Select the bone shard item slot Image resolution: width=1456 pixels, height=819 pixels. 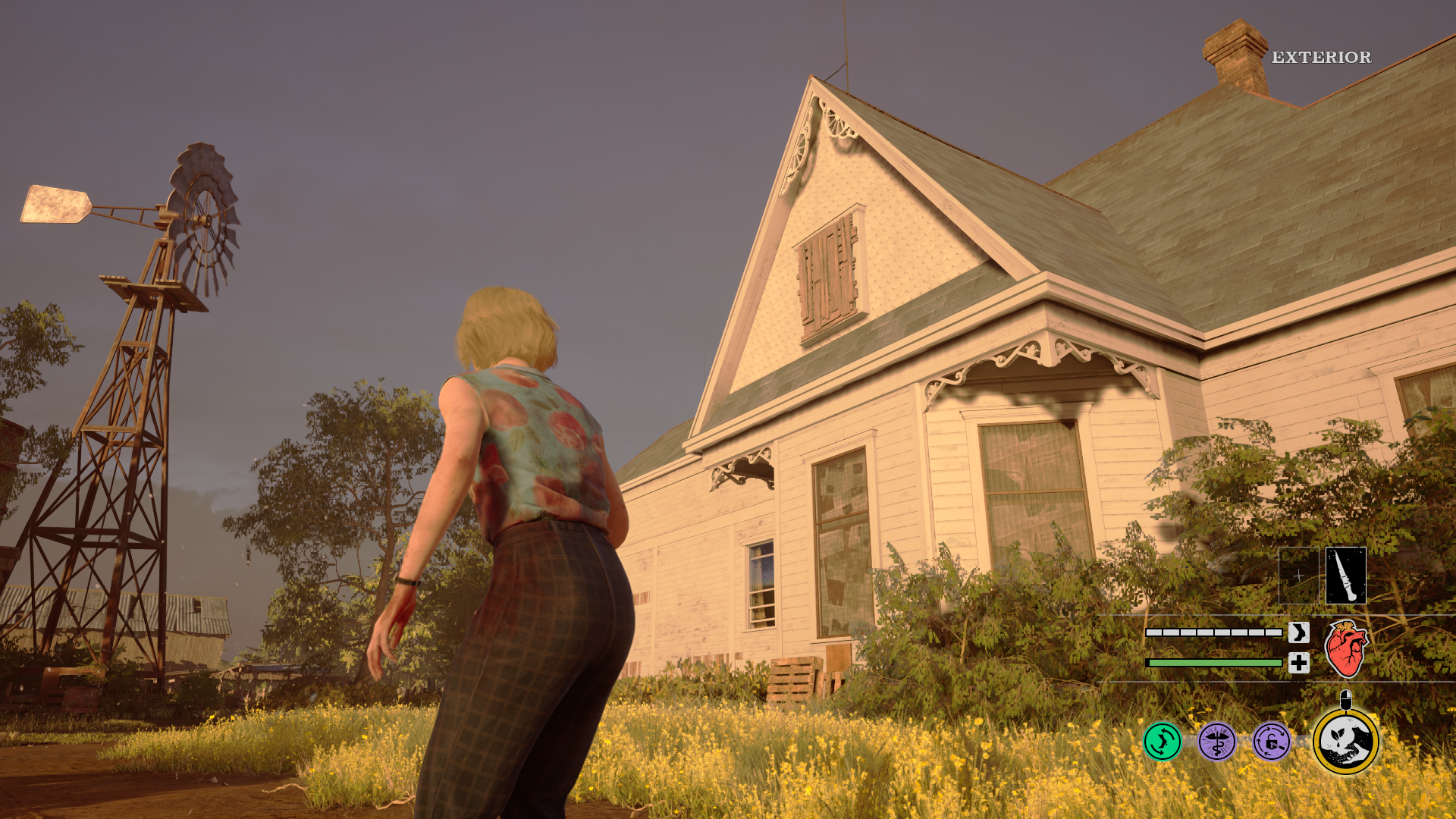[1345, 576]
